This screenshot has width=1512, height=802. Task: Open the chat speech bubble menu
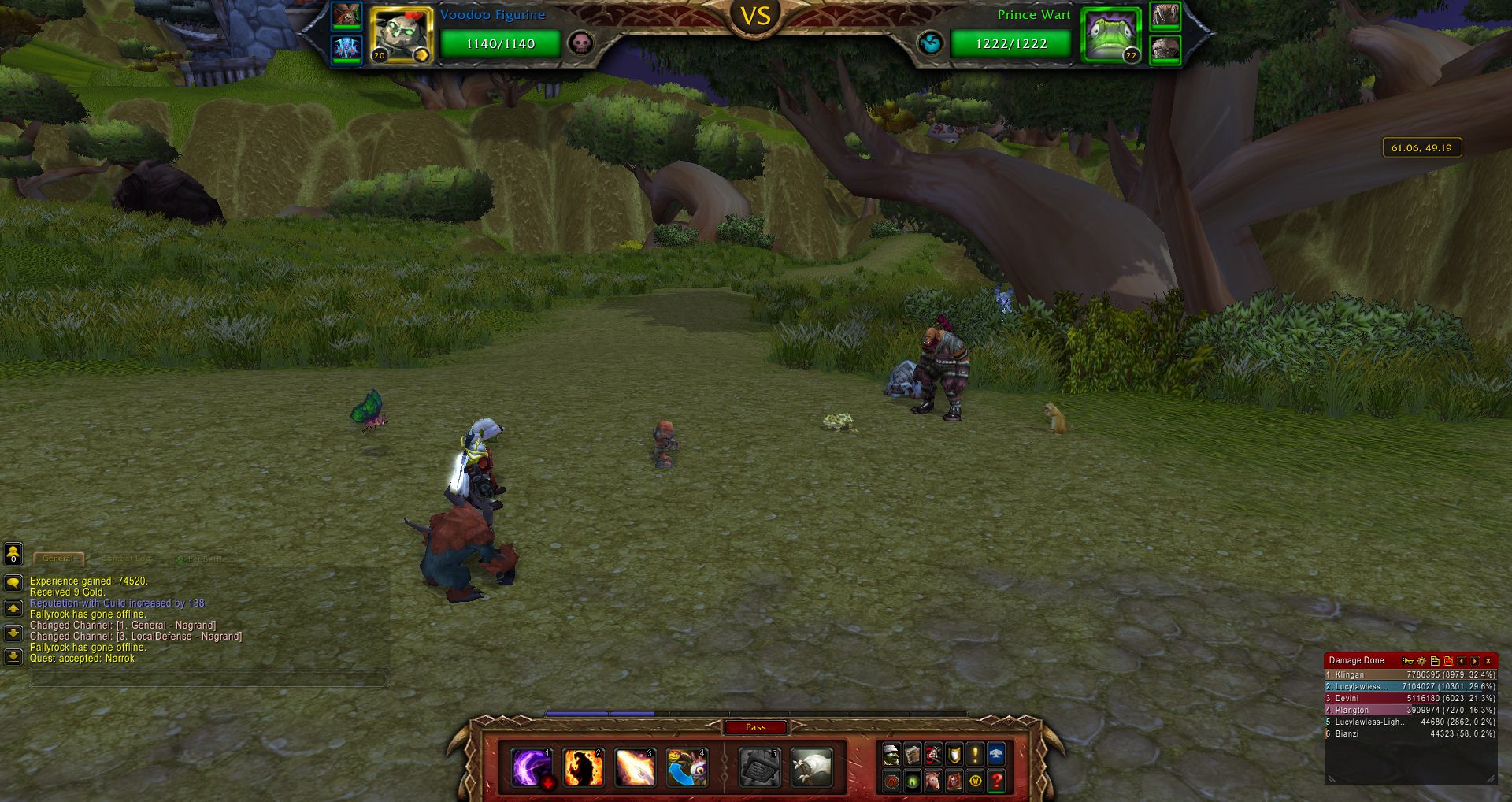13,583
